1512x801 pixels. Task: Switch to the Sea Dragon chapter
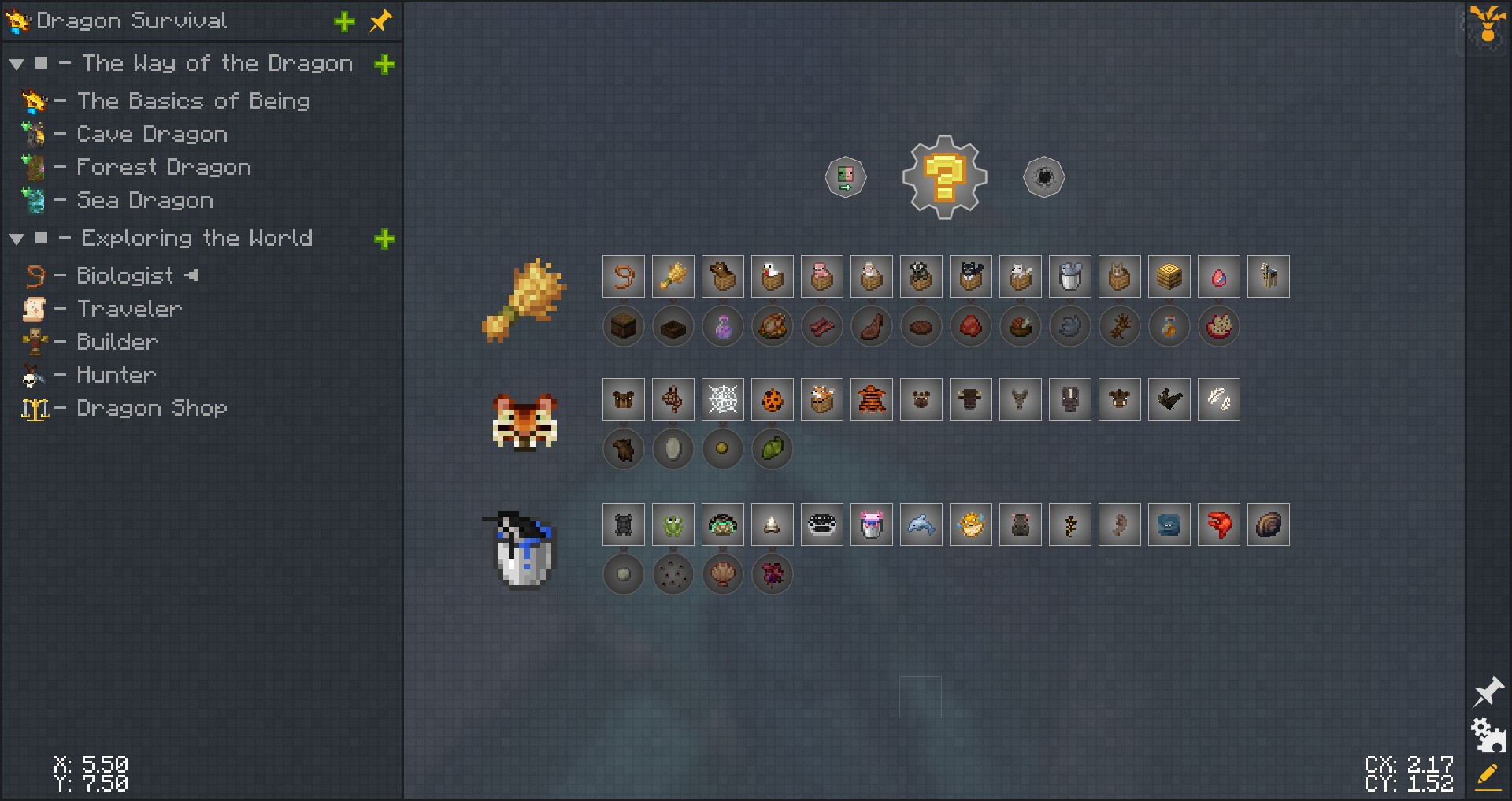[144, 201]
